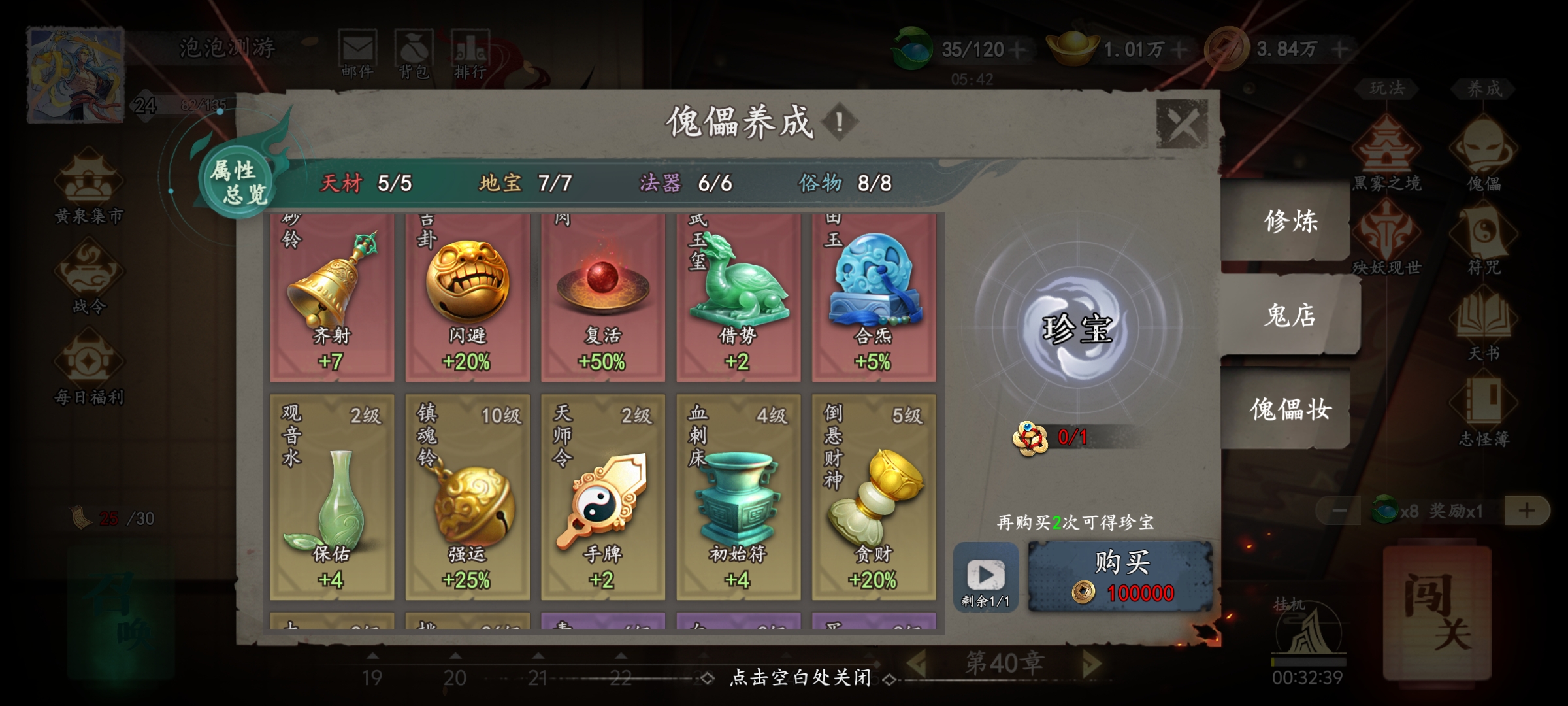Viewport: 1568px width, 706px height.
Task: Switch to the 鬼店 tab
Action: click(1290, 316)
